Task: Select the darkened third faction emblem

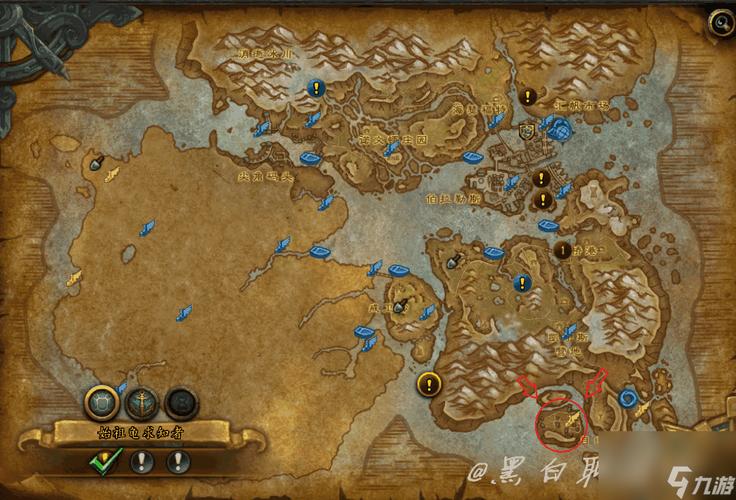Action: tap(180, 402)
